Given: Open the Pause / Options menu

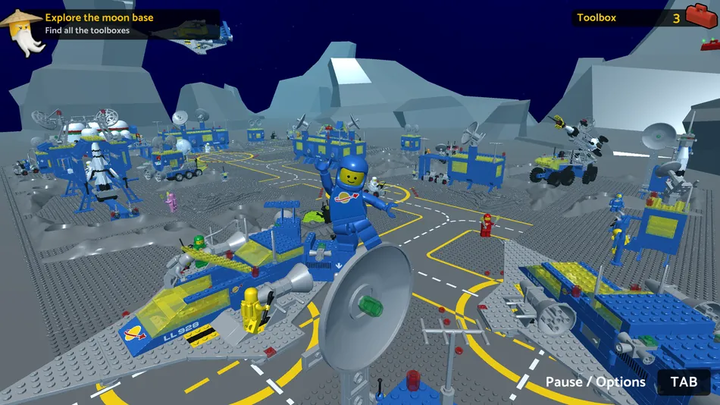Looking at the screenshot, I should (596, 382).
